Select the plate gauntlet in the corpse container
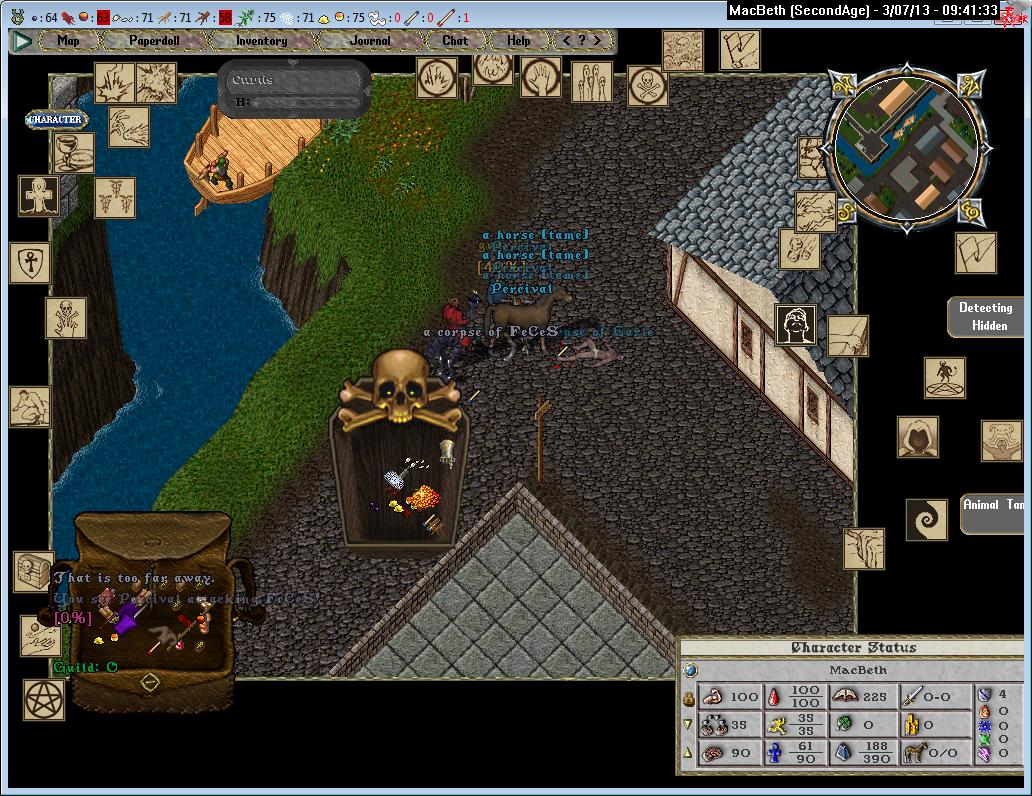Image resolution: width=1032 pixels, height=796 pixels. [449, 453]
